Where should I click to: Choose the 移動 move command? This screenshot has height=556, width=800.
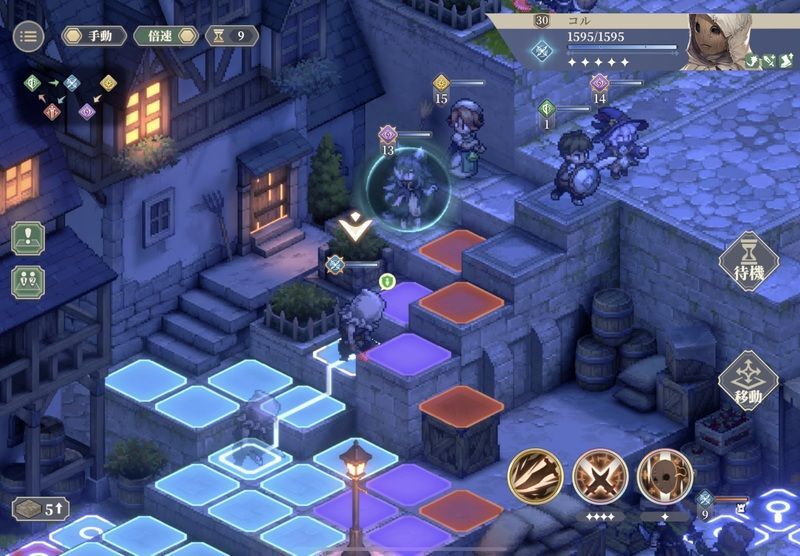pyautogui.click(x=747, y=380)
